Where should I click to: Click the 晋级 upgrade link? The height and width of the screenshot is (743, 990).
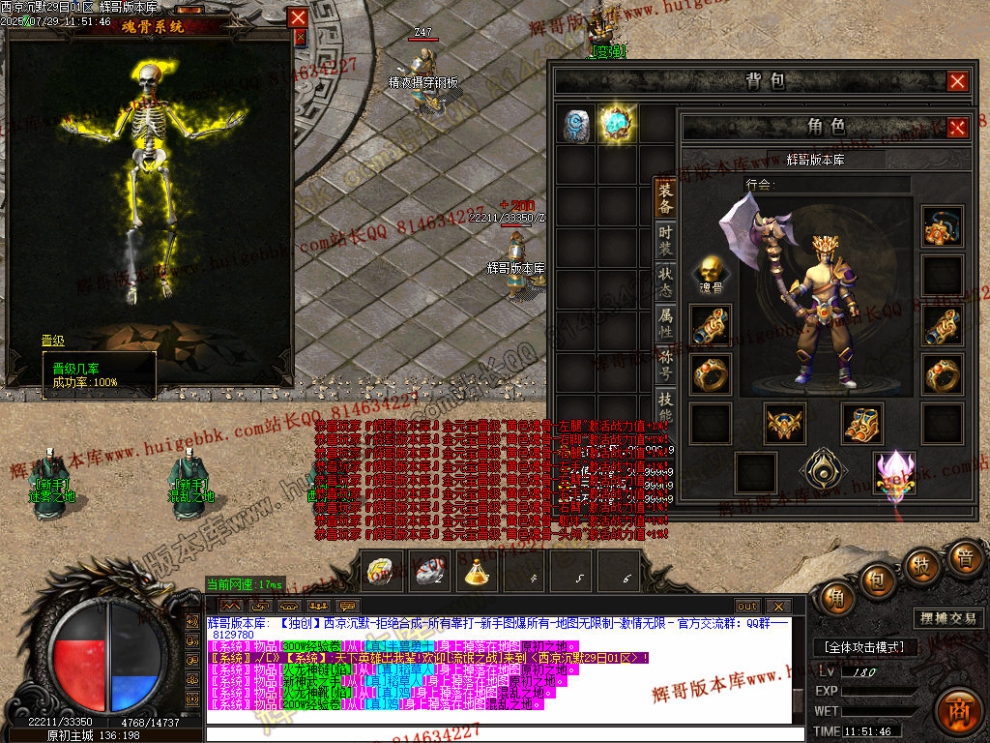click(53, 341)
